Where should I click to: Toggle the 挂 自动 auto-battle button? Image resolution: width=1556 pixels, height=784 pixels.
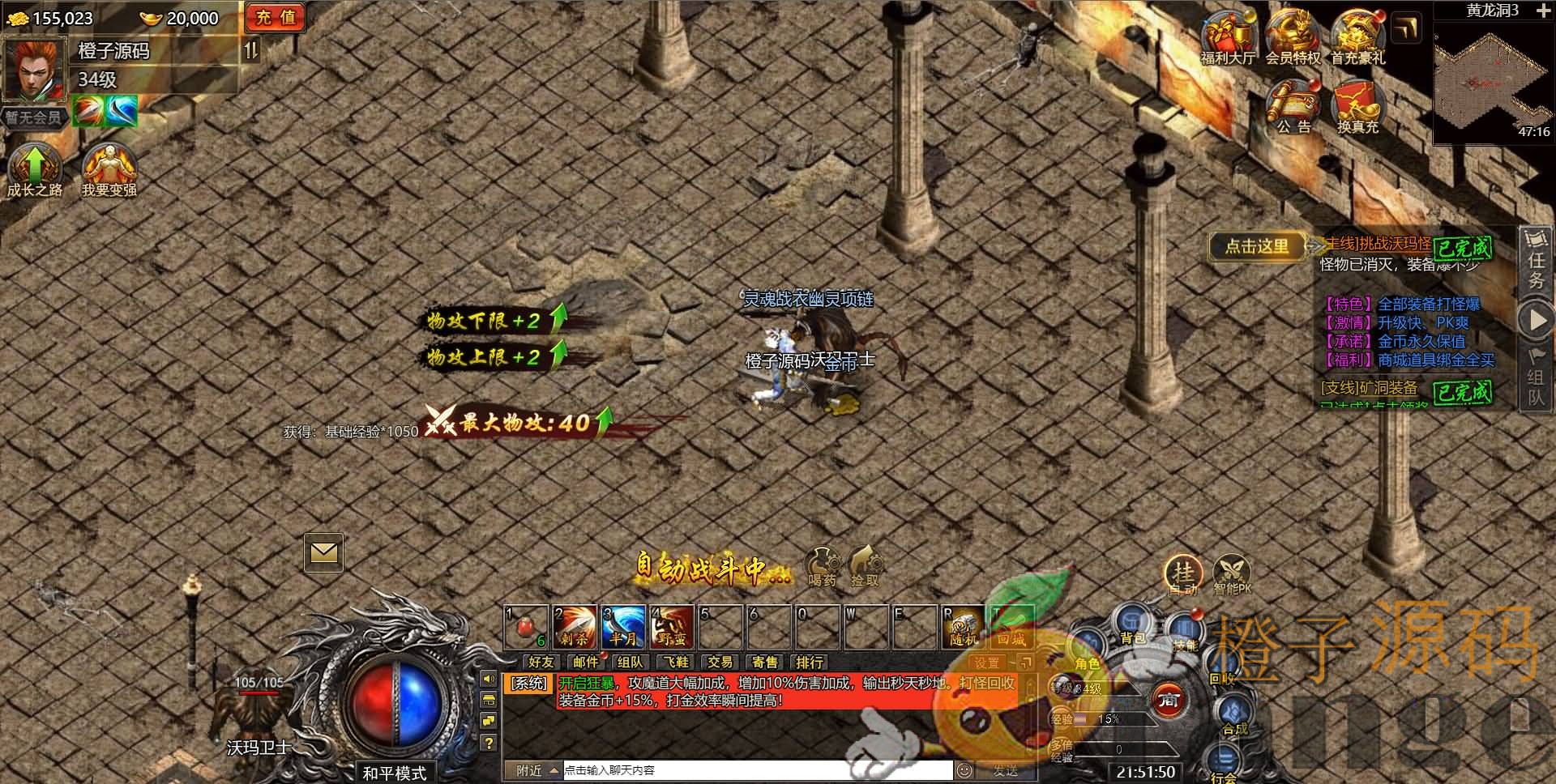coord(1182,574)
